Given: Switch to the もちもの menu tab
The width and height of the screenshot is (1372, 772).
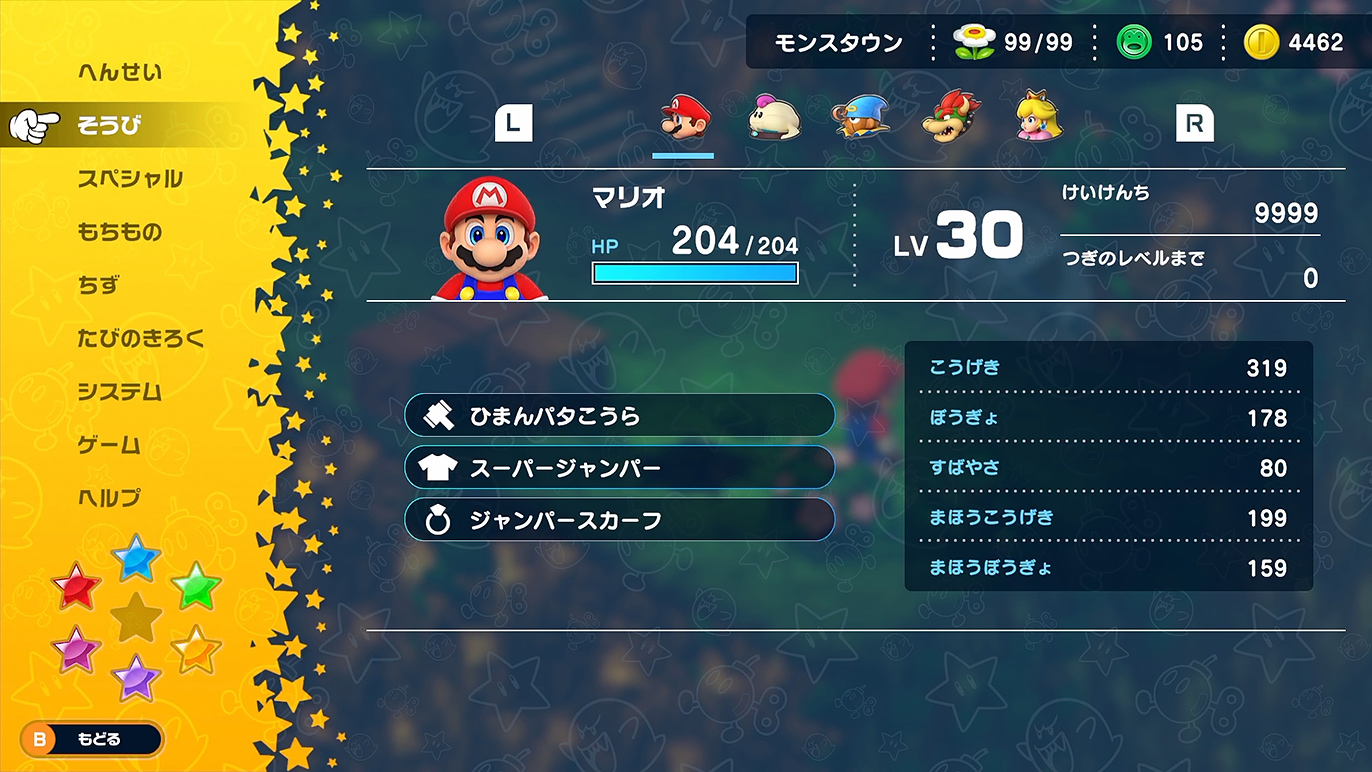Looking at the screenshot, I should (x=120, y=231).
